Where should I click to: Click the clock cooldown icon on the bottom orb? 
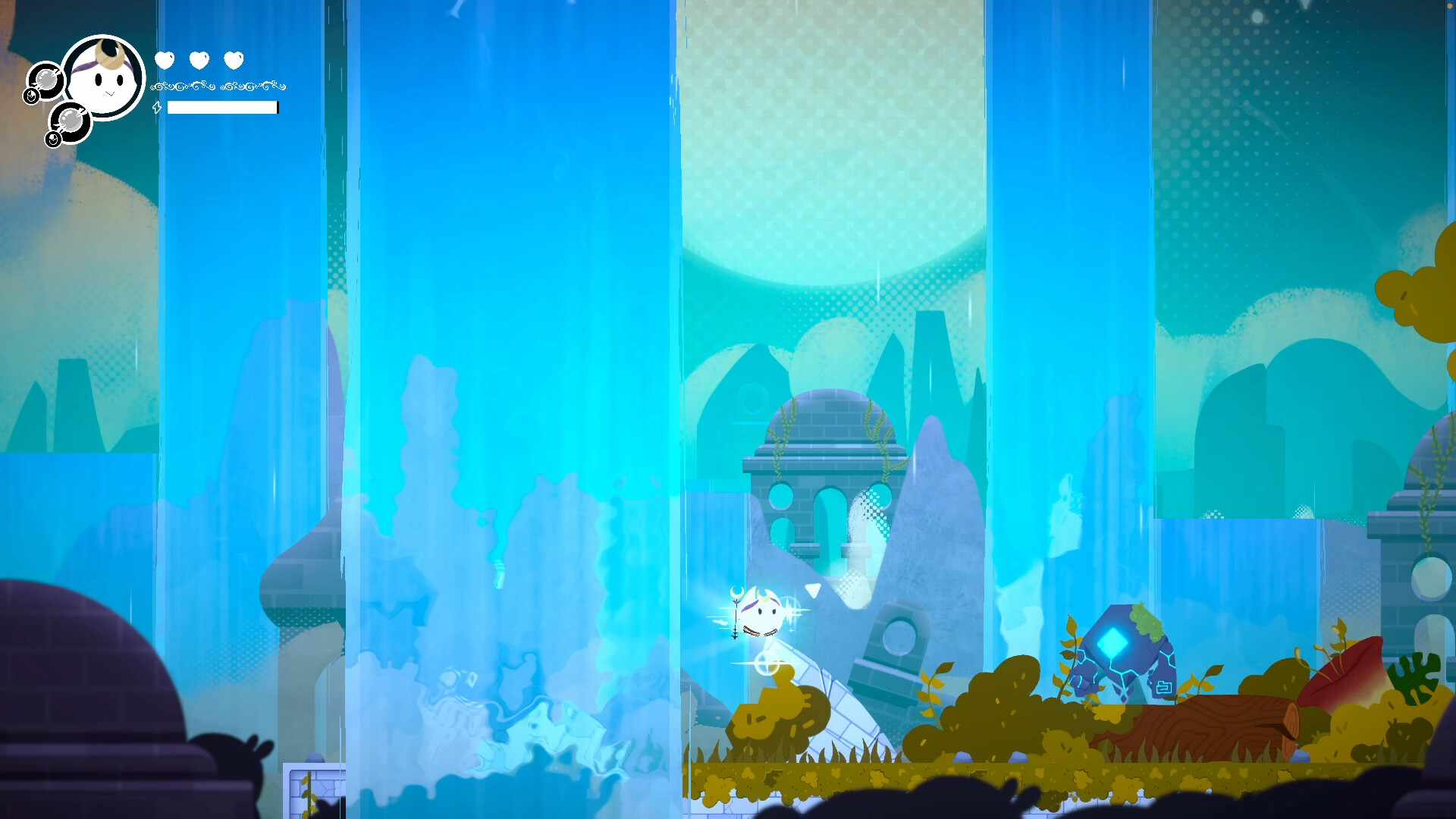[54, 140]
